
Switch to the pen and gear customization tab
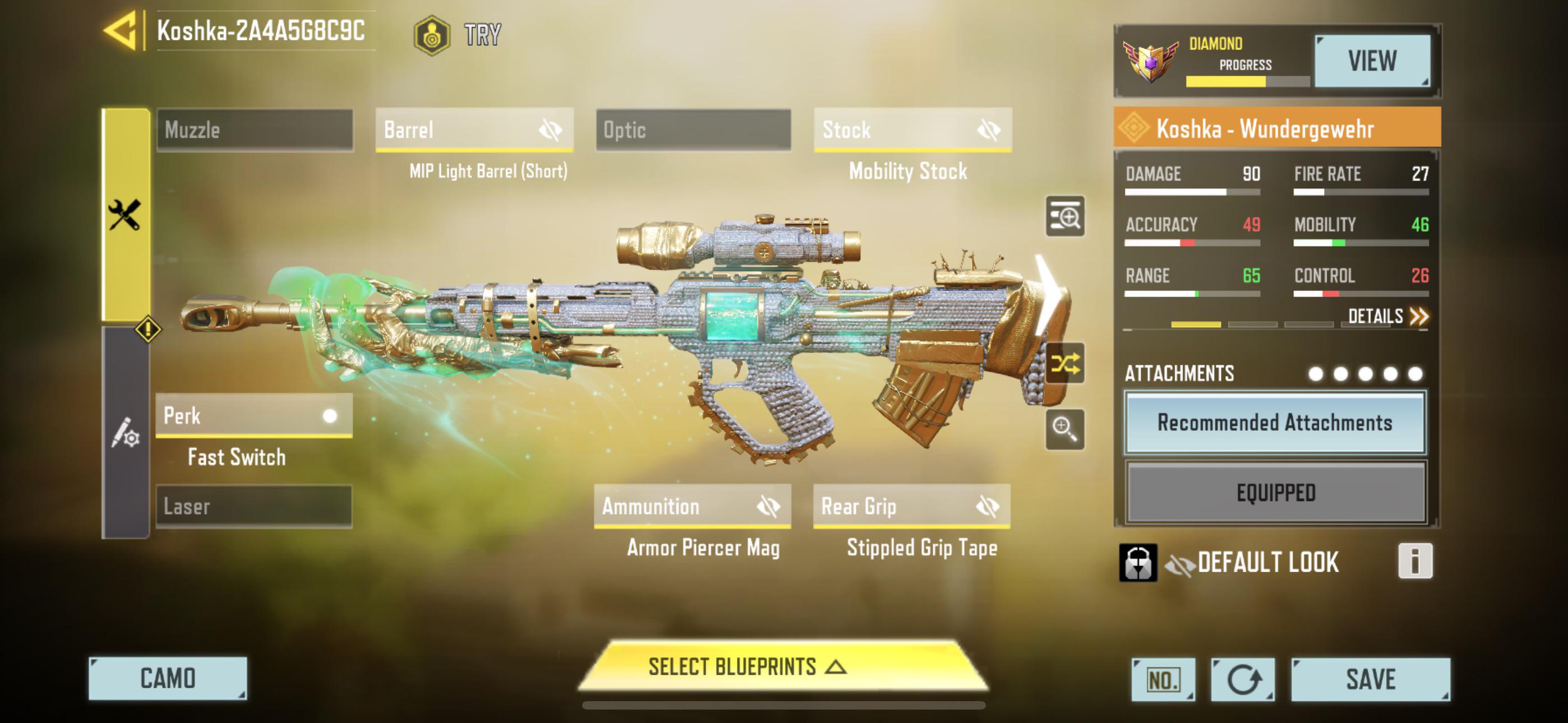click(x=126, y=433)
